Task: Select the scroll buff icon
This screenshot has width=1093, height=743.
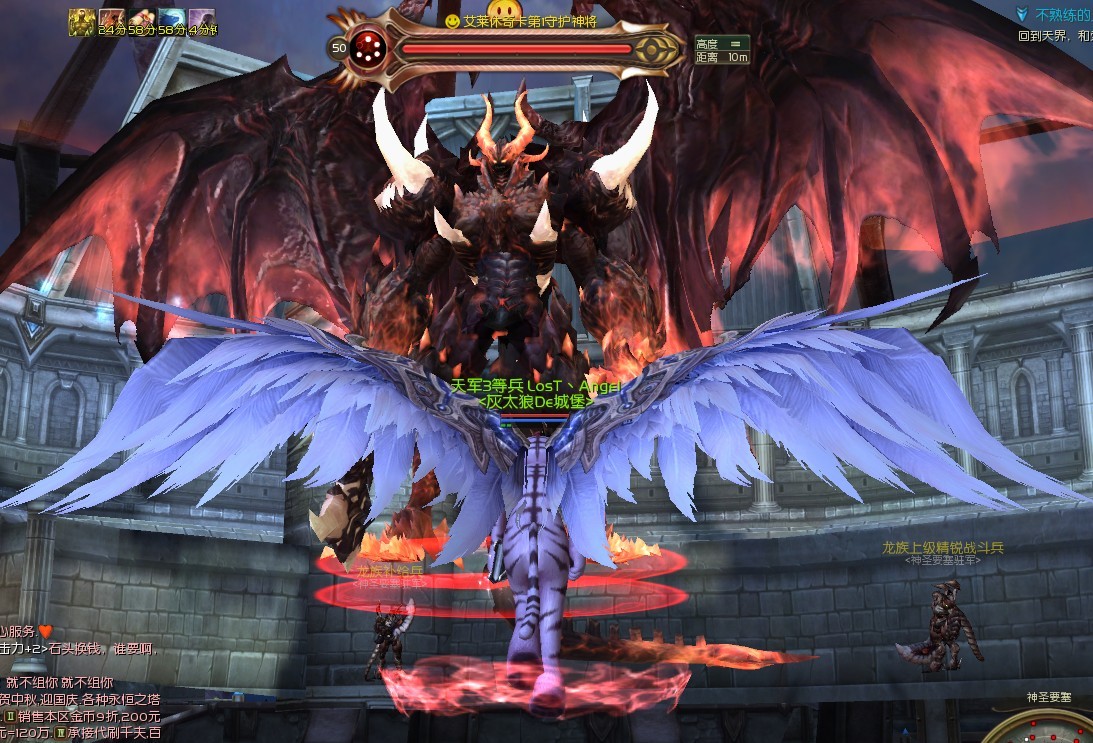Action: click(x=141, y=22)
